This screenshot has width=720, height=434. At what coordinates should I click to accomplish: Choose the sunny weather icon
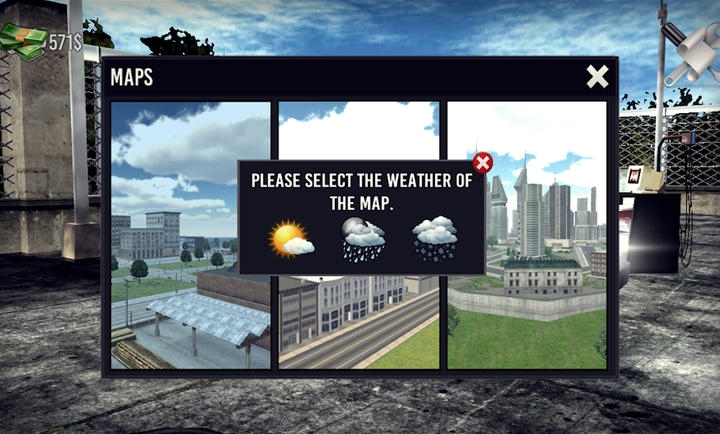(291, 240)
